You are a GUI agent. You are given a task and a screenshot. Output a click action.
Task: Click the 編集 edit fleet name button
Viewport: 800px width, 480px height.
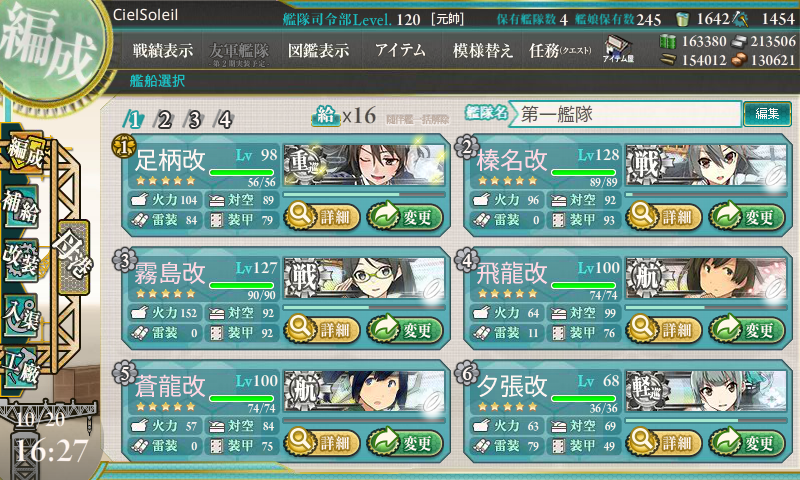tap(767, 114)
